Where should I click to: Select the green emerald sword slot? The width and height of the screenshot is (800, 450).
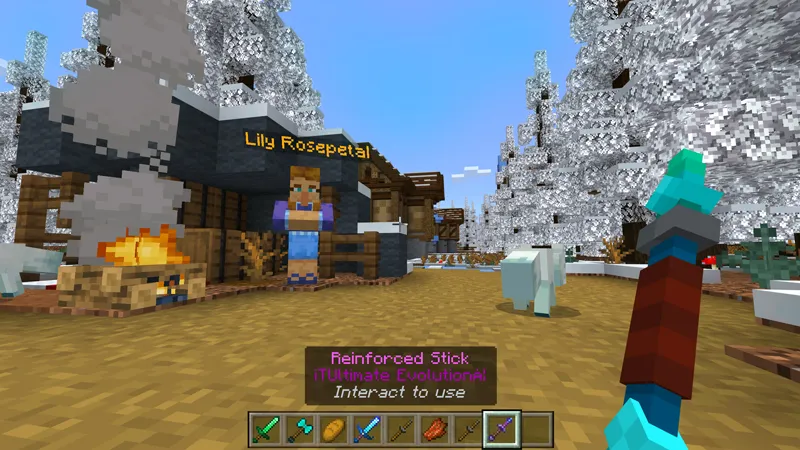click(x=263, y=428)
